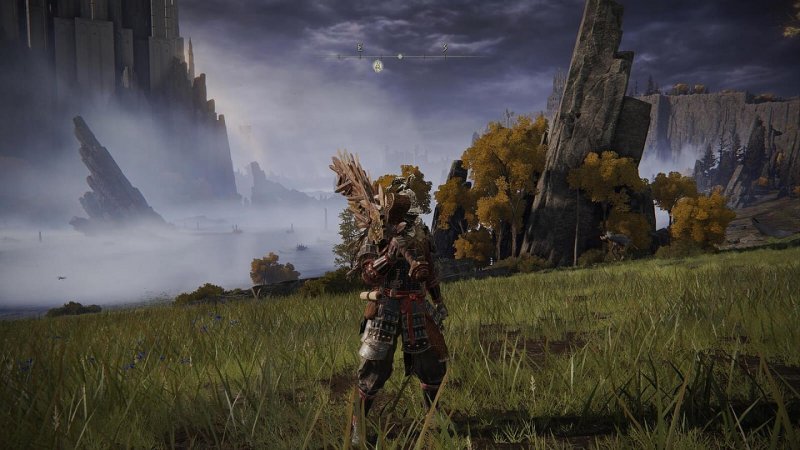The image size is (800, 450).
Task: Click the glowing marker icon below the compass
Action: tap(378, 66)
